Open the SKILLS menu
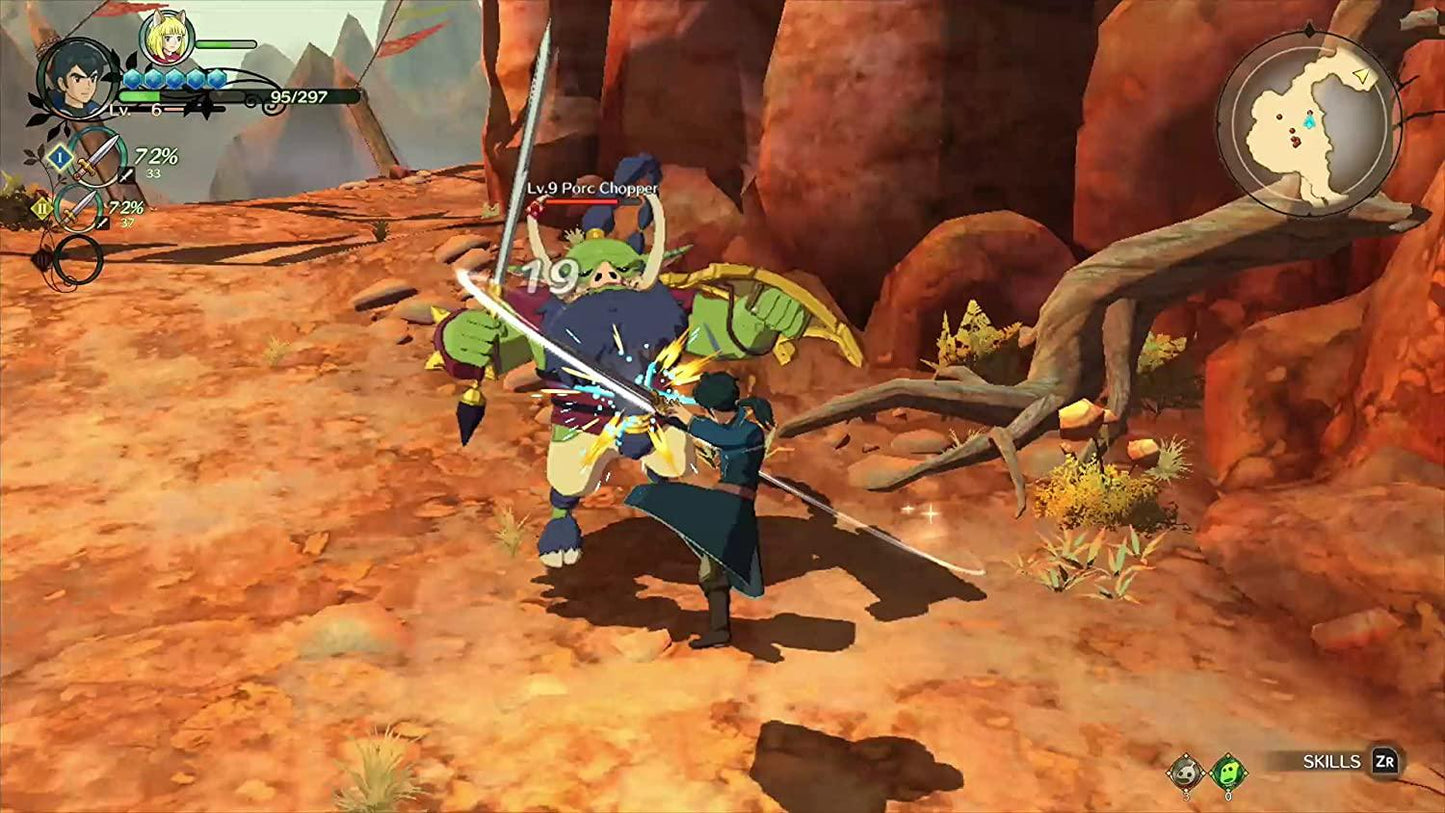1445x813 pixels. point(1333,760)
